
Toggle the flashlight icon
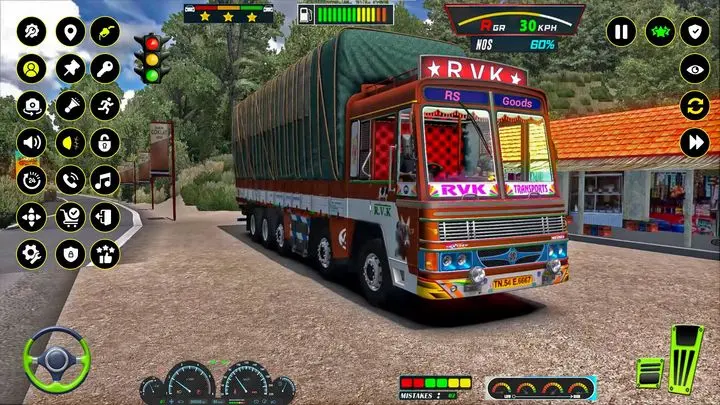pos(69,105)
